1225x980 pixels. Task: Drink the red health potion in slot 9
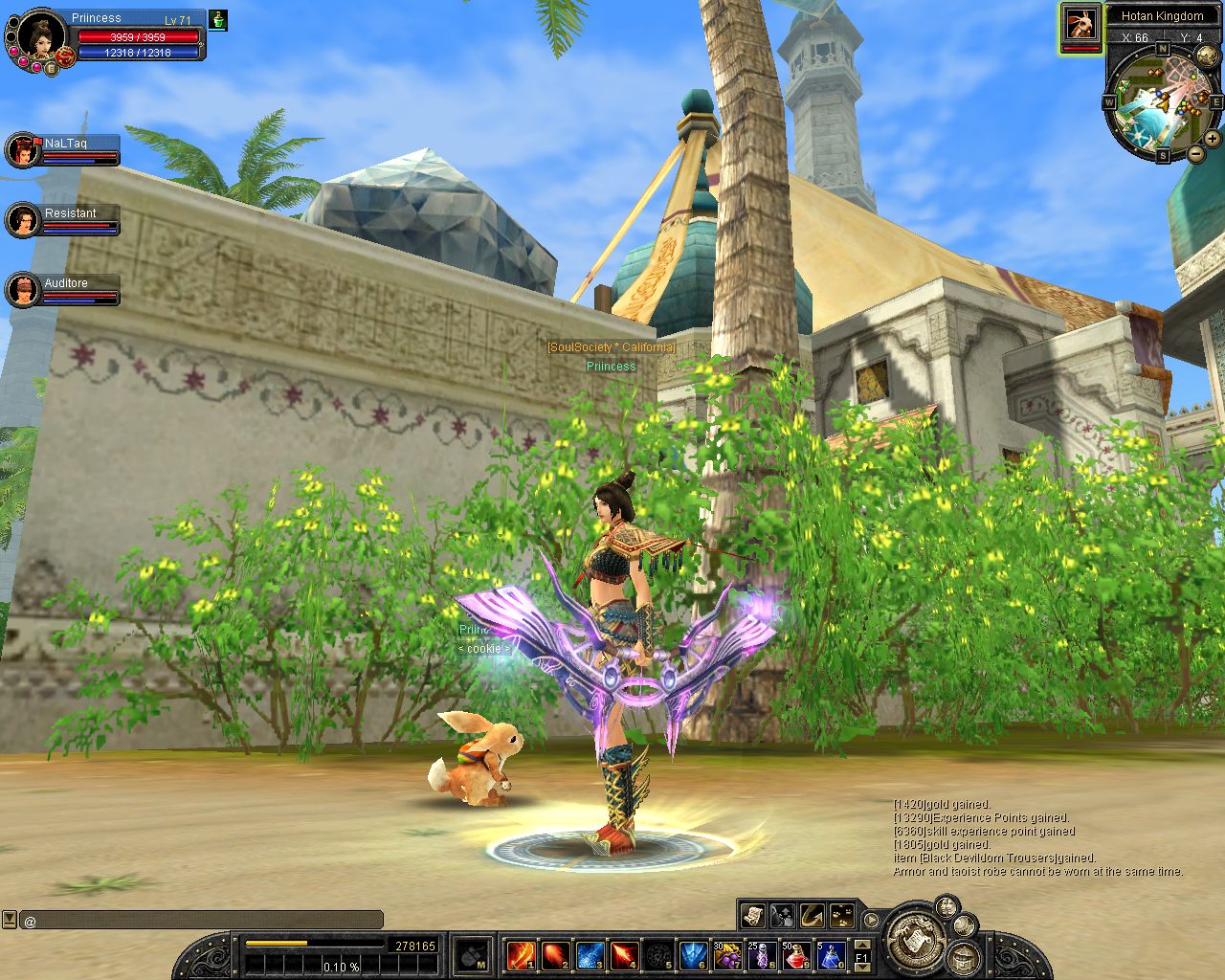[x=796, y=954]
